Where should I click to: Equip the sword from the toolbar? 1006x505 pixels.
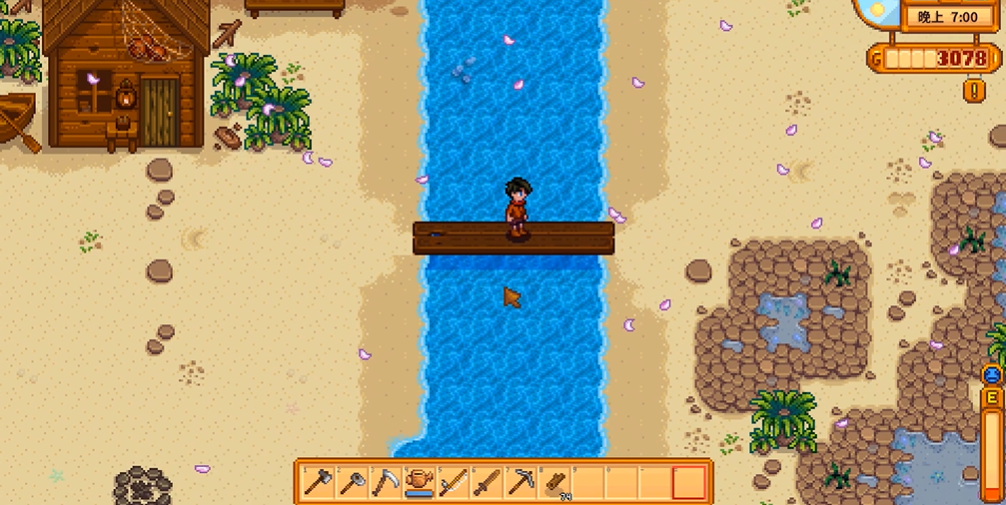487,482
